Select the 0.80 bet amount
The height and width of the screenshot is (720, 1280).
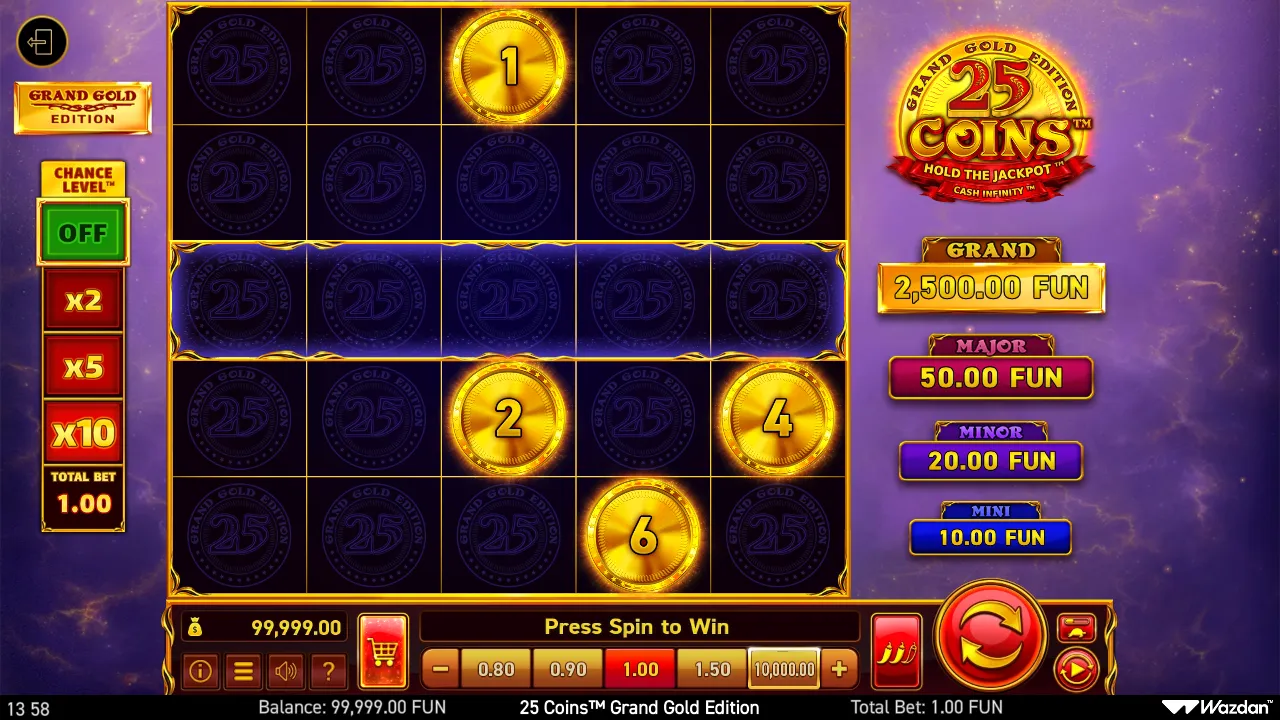tap(495, 669)
